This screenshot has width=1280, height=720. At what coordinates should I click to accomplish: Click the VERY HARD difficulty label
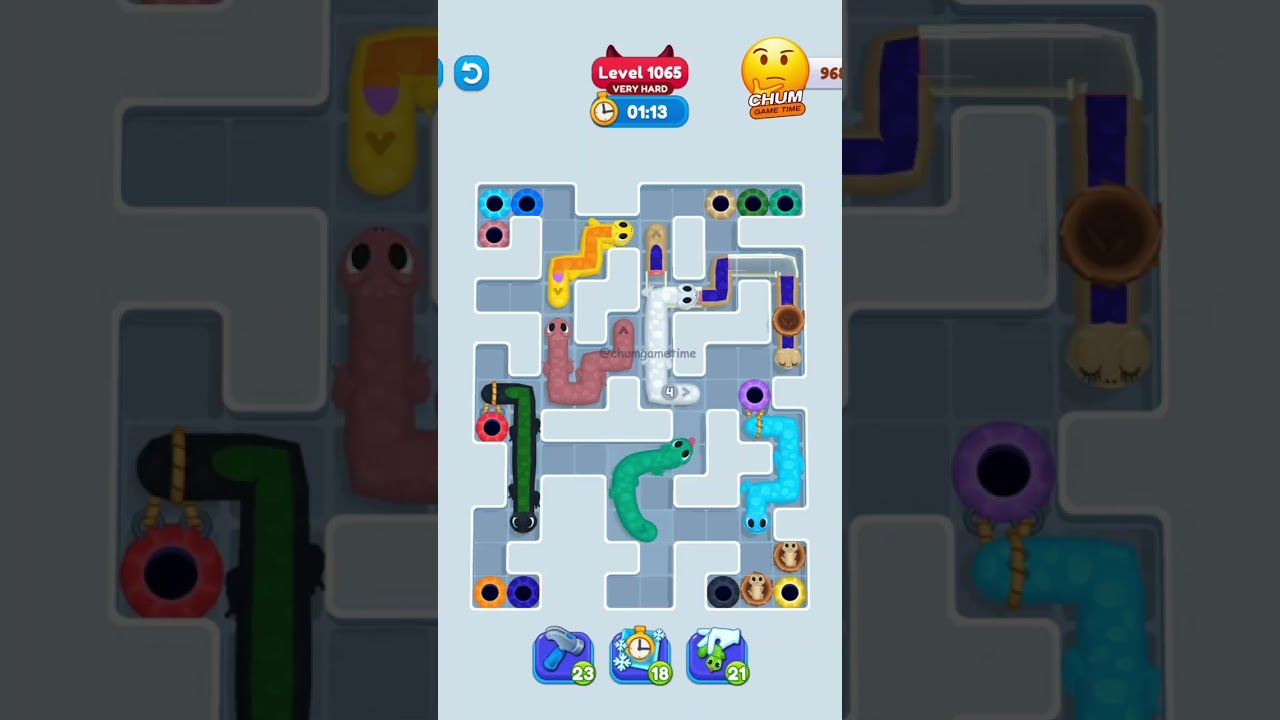(640, 88)
